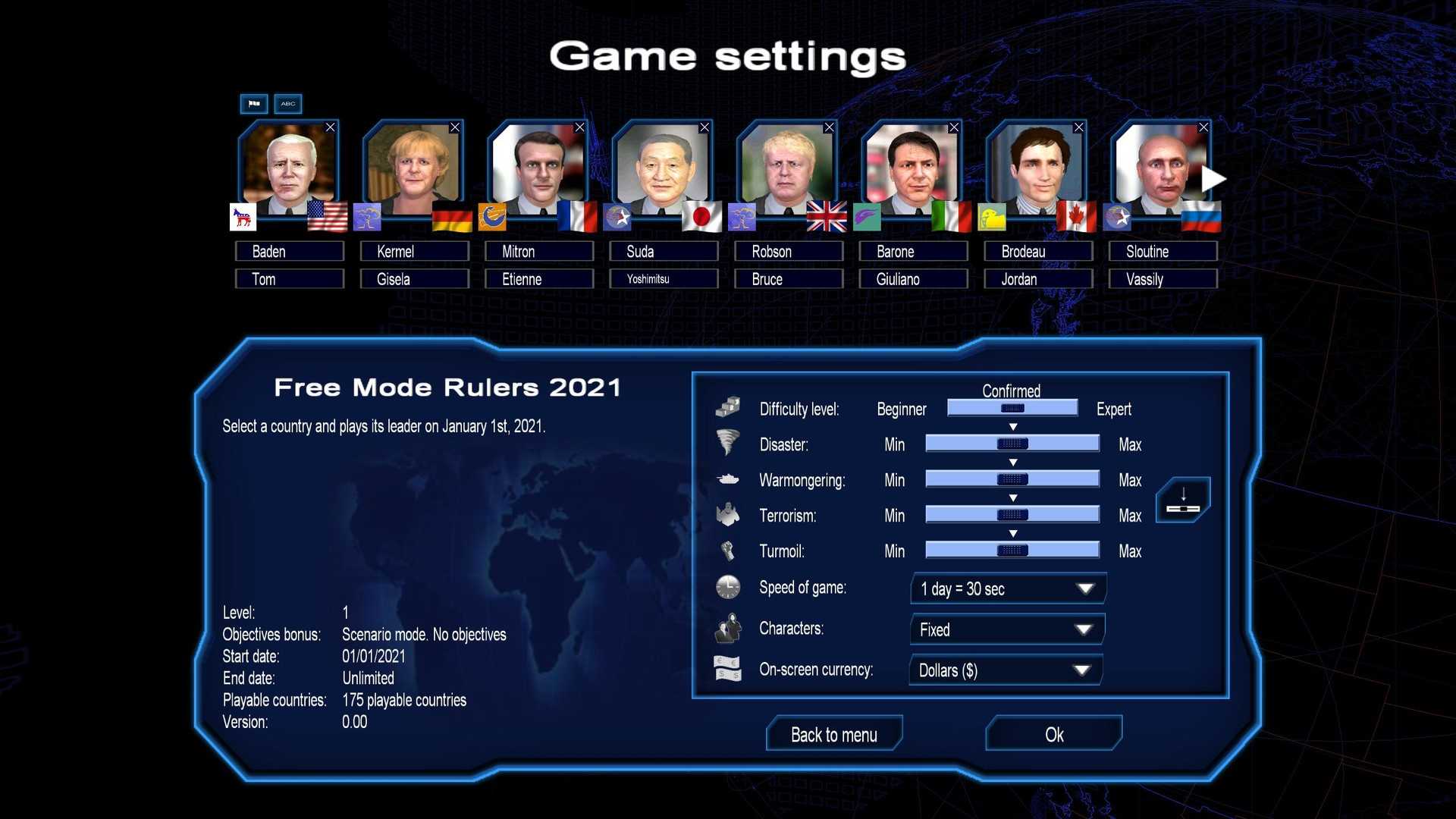
Task: Click the Baden name label
Action: pos(289,251)
